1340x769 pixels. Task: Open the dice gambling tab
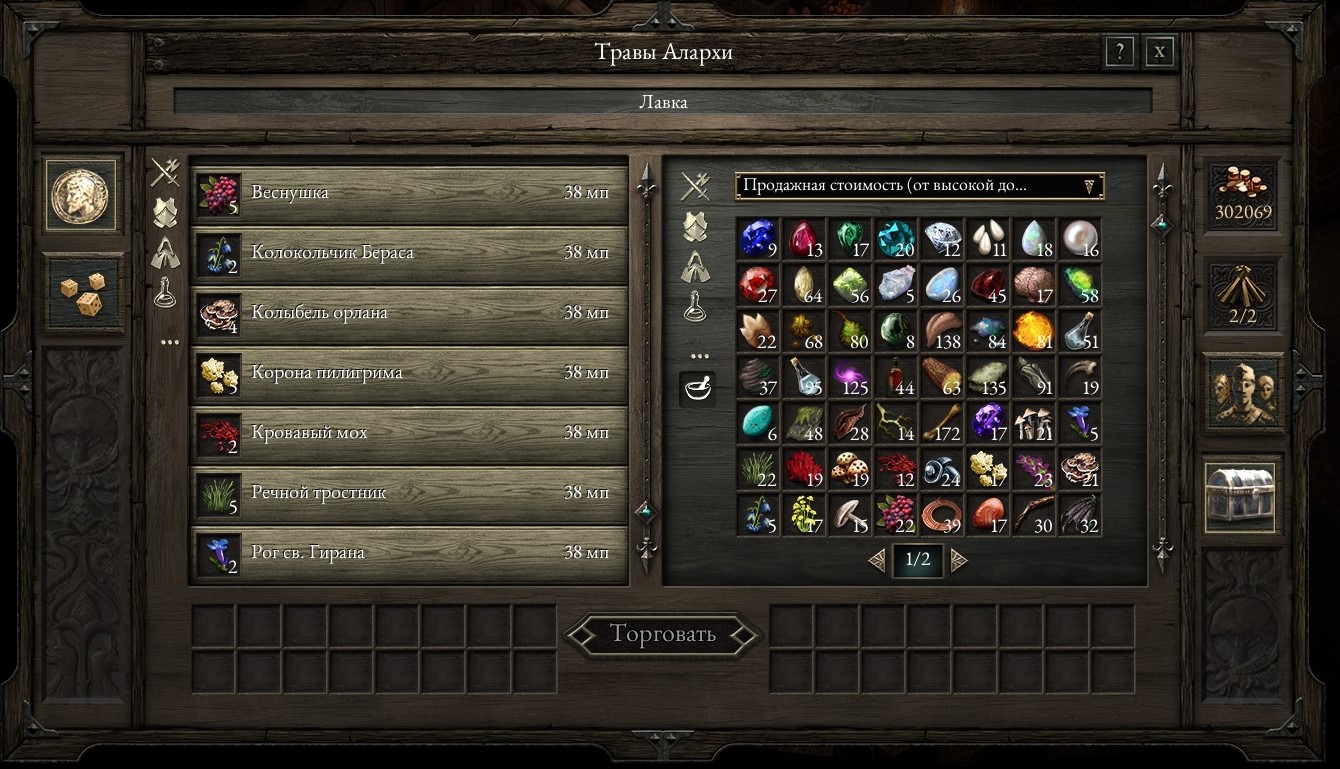click(x=84, y=292)
